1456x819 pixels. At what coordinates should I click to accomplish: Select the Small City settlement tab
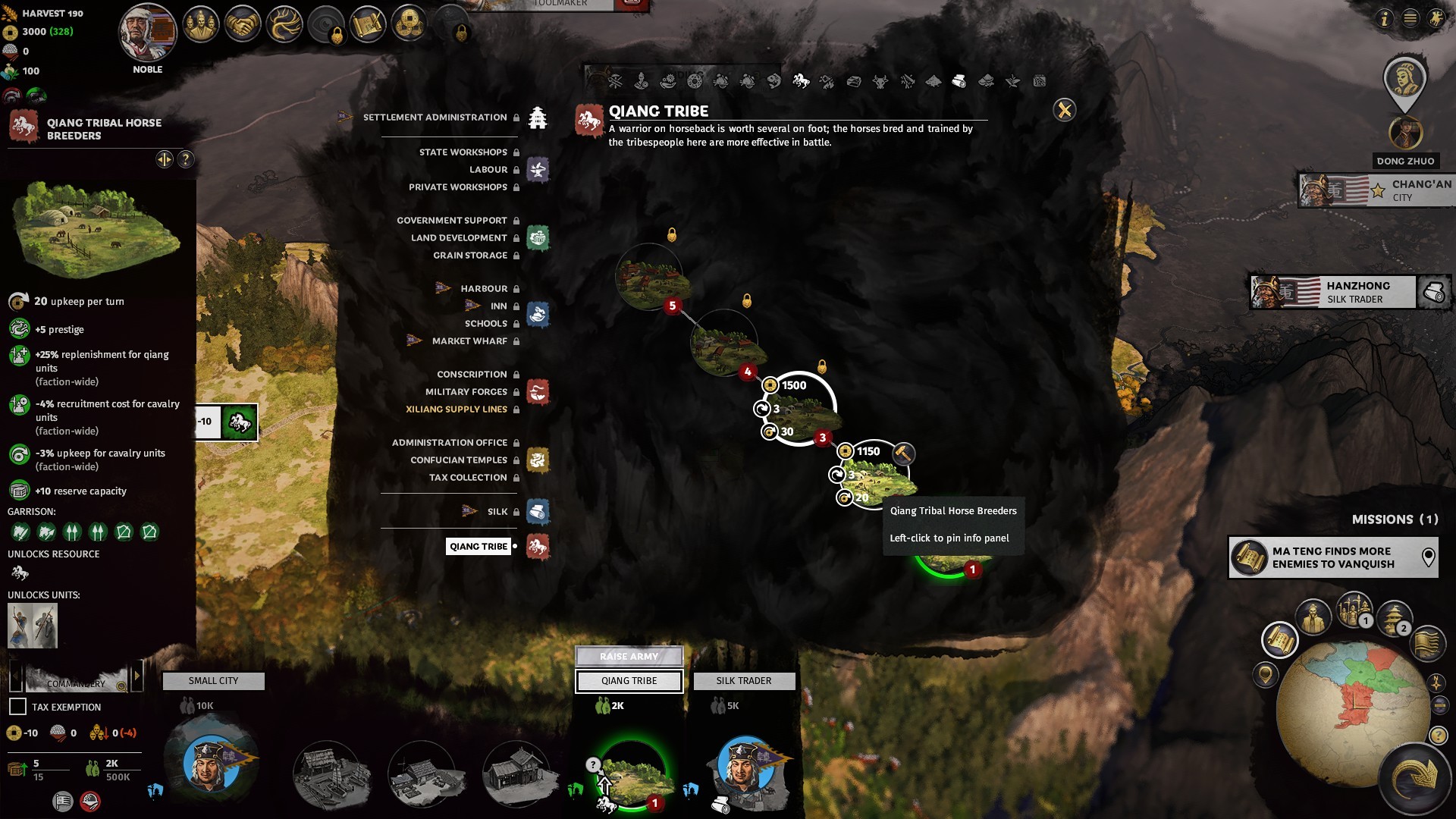click(213, 681)
